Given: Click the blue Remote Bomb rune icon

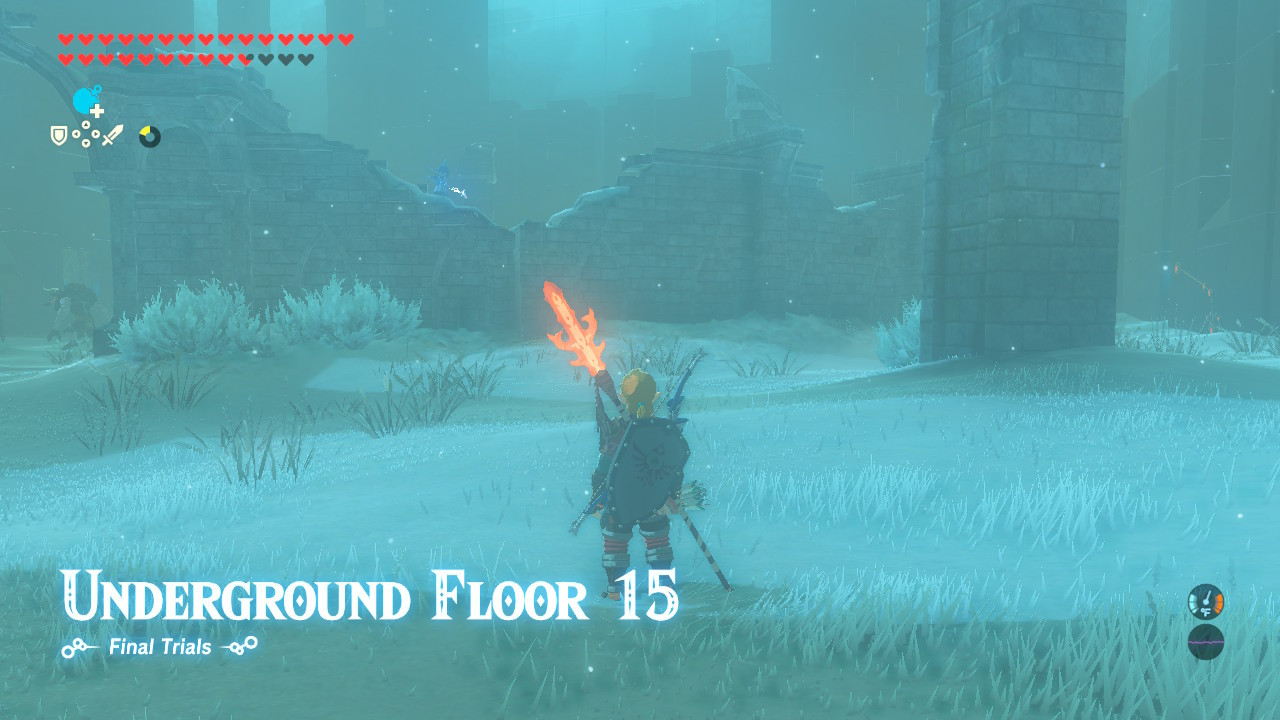Looking at the screenshot, I should tap(84, 98).
